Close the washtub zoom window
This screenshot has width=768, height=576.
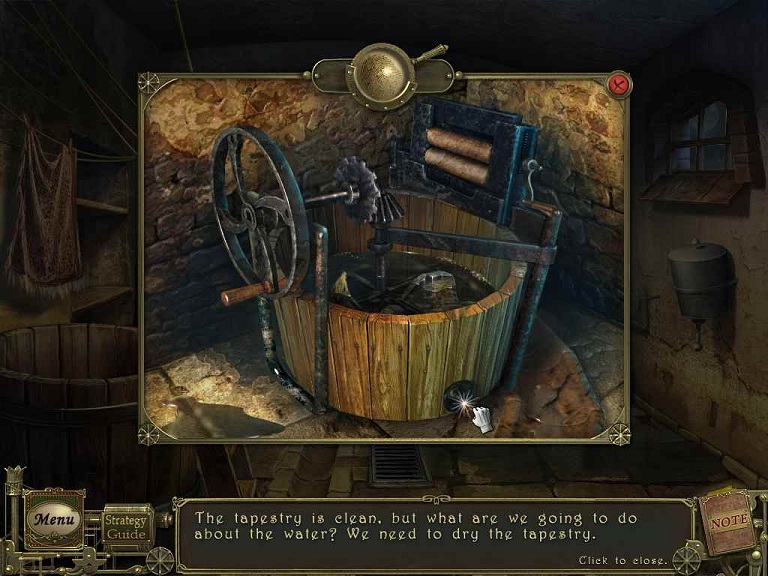[x=618, y=85]
